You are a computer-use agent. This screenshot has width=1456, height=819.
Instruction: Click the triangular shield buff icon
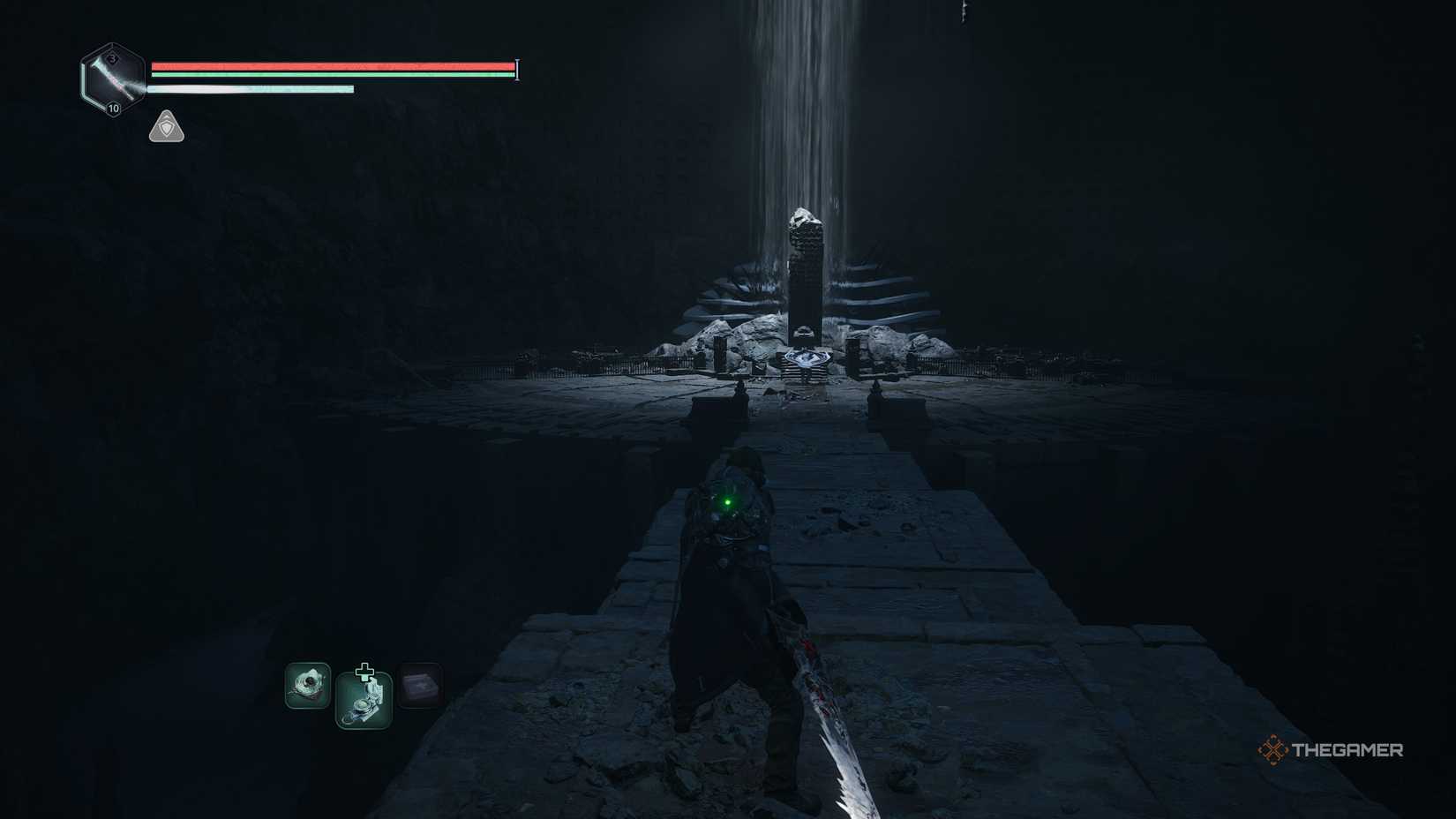point(166,127)
